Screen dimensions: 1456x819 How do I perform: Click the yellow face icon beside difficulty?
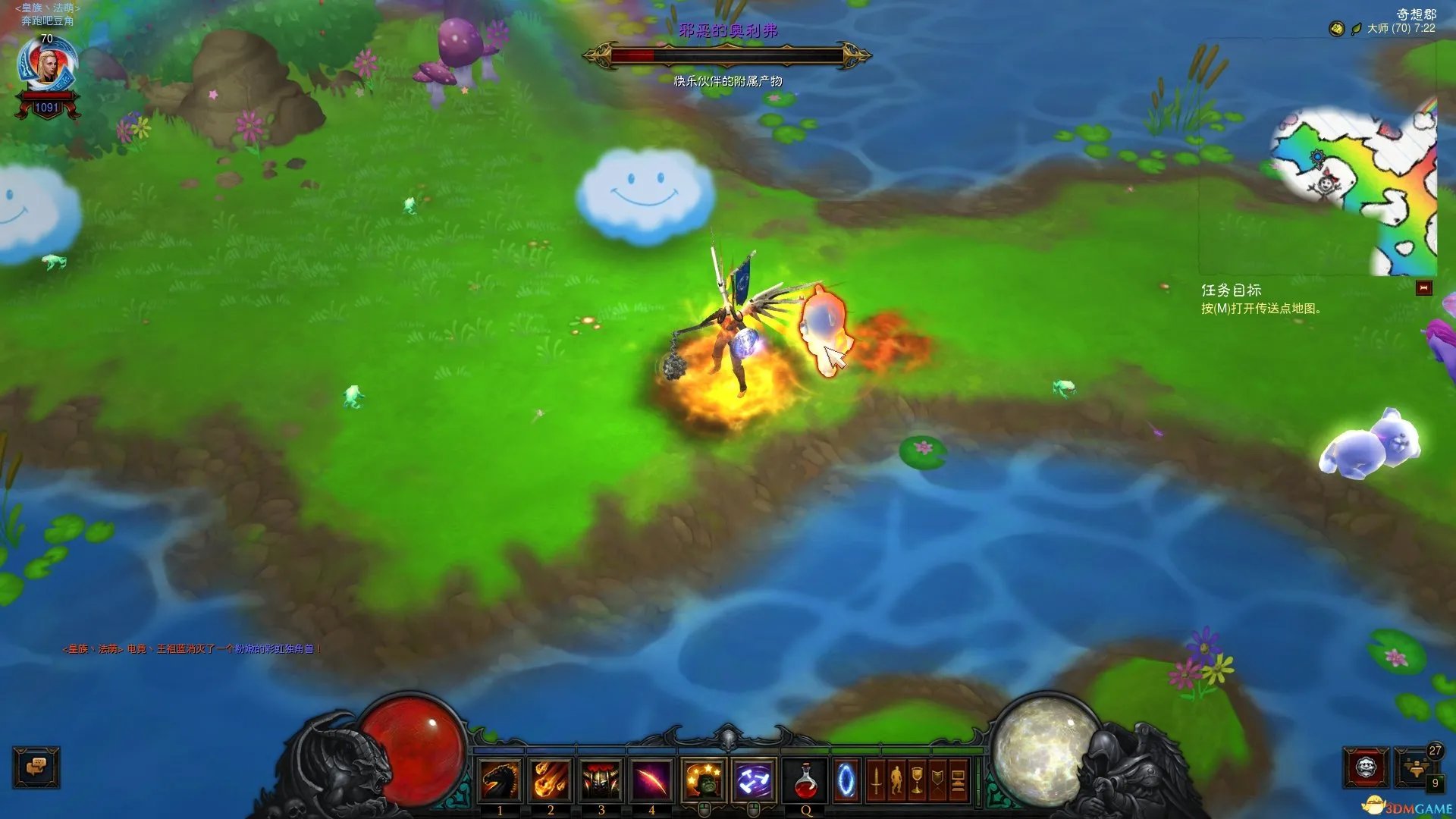pyautogui.click(x=1336, y=29)
